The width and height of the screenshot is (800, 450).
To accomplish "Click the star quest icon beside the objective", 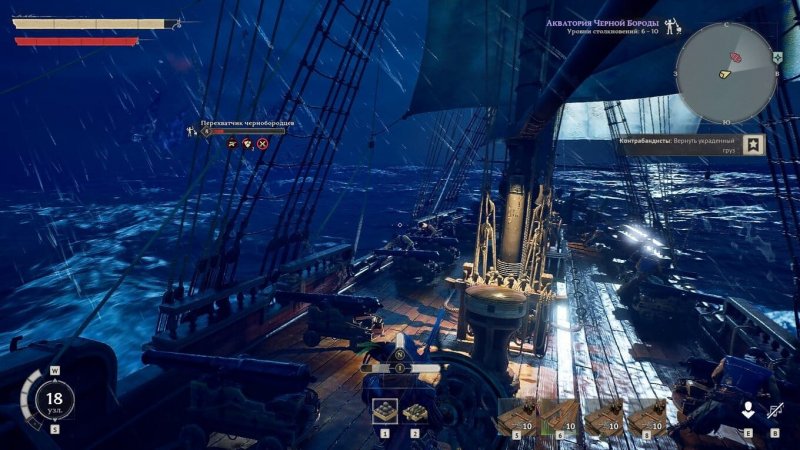I will [x=754, y=146].
